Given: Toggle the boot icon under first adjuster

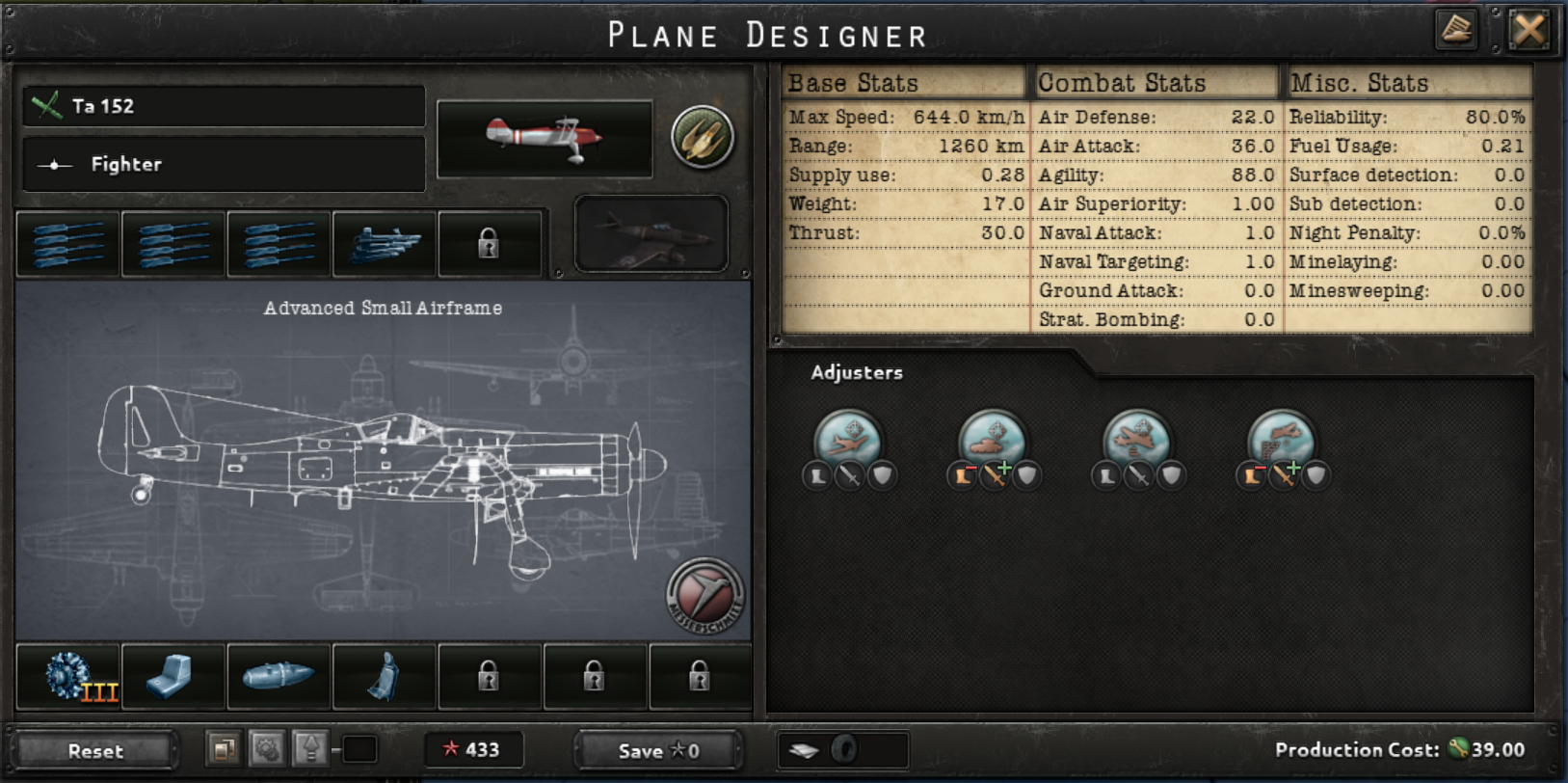Looking at the screenshot, I should pos(816,475).
